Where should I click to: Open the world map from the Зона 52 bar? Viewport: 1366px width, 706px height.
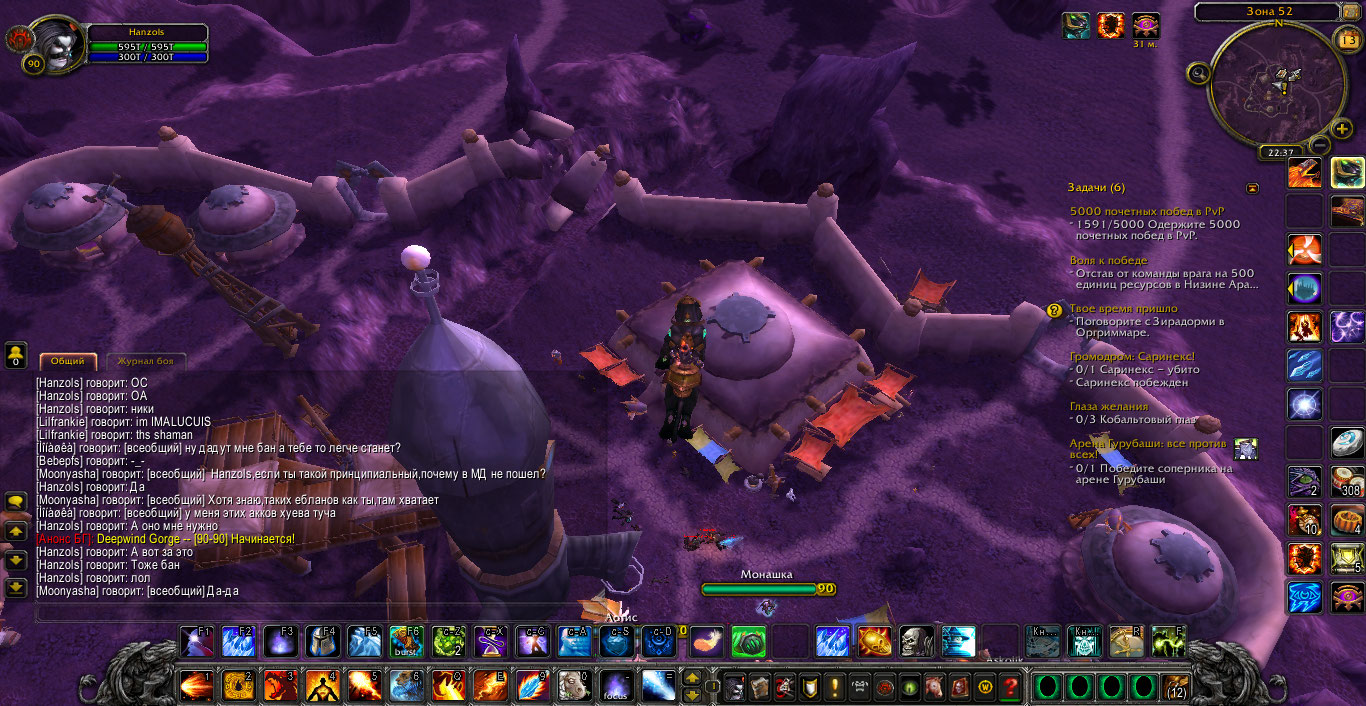tap(1270, 11)
